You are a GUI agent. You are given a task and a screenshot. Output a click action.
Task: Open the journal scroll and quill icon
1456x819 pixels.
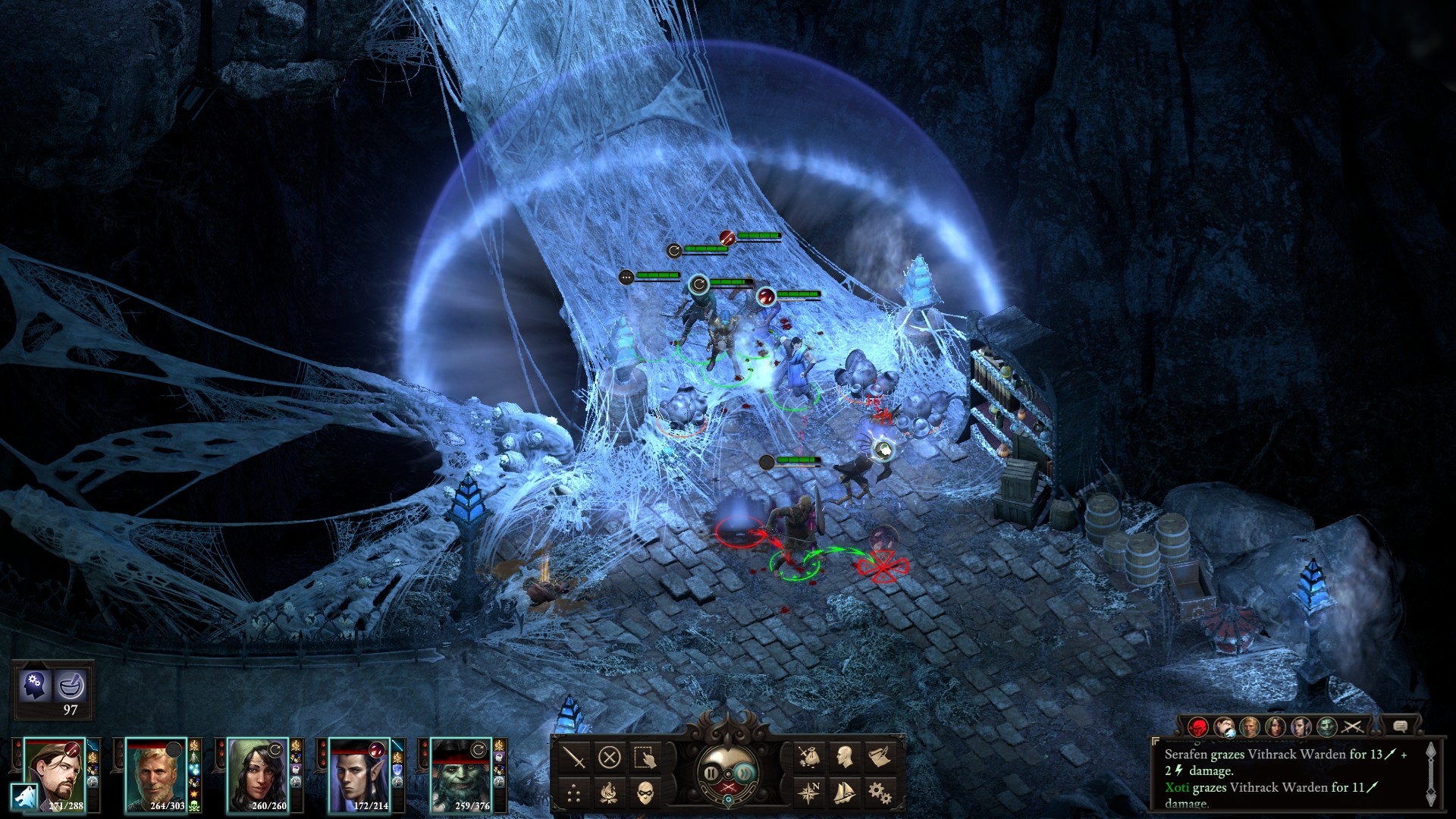point(879,756)
